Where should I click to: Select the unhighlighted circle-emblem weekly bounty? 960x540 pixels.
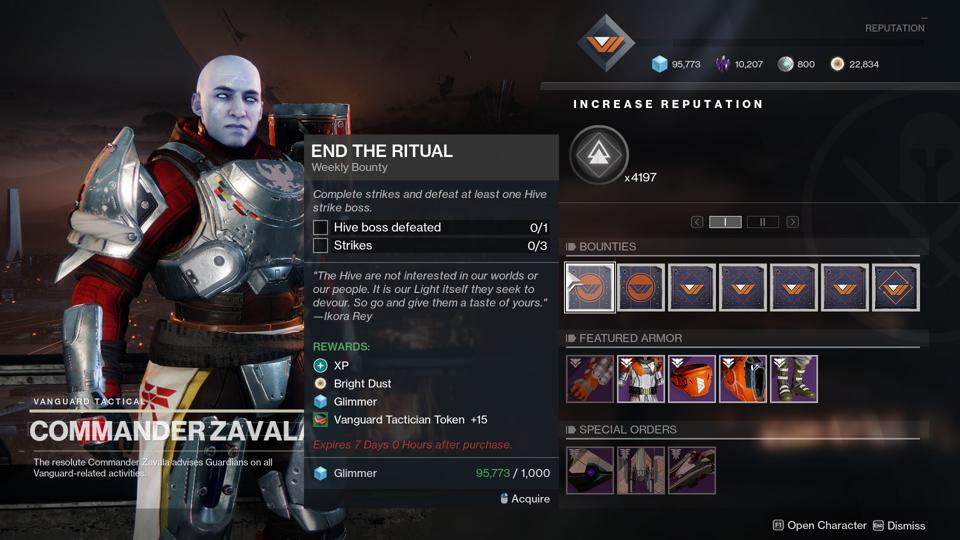(641, 287)
